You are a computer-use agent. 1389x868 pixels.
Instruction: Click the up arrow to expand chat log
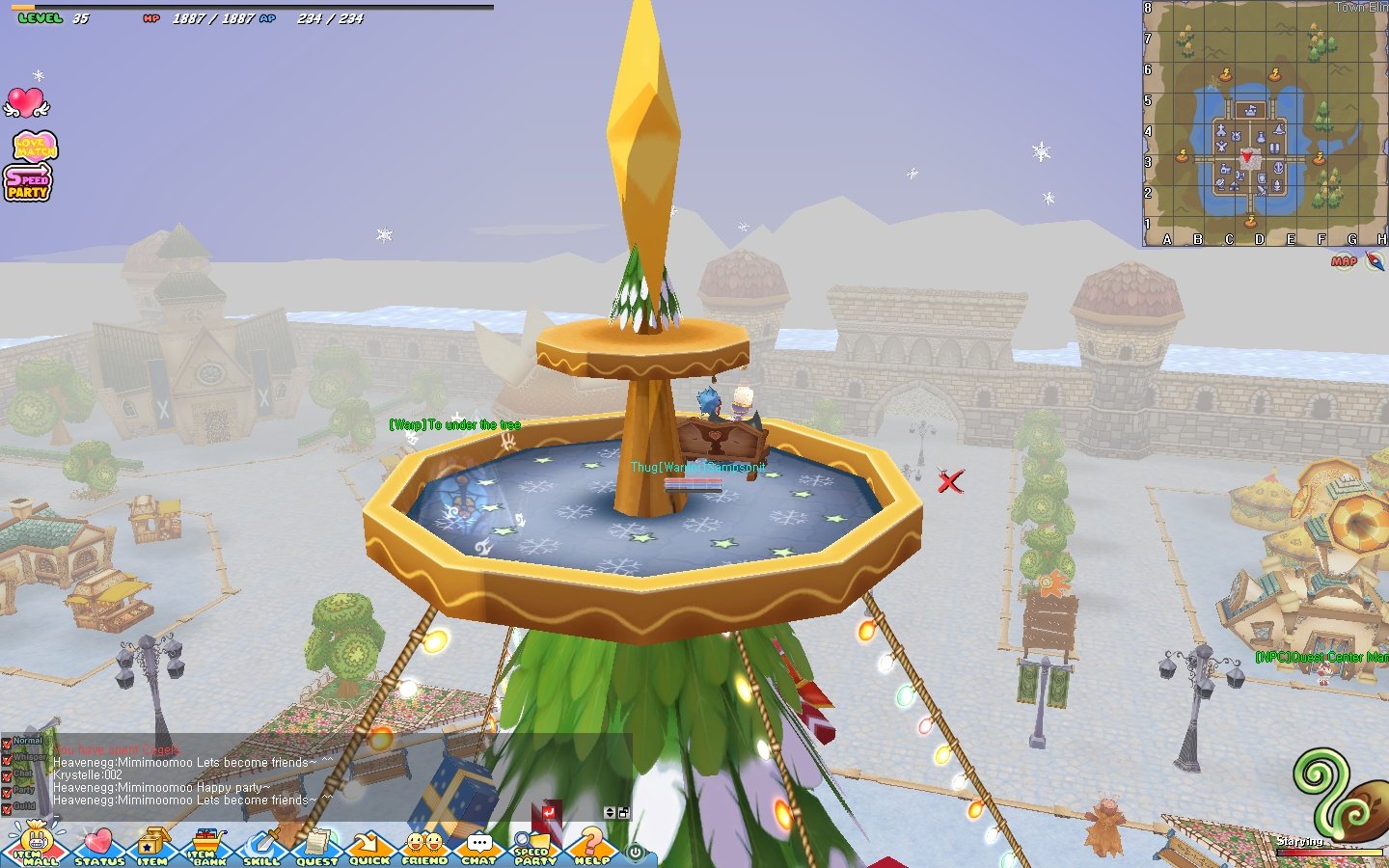point(611,807)
